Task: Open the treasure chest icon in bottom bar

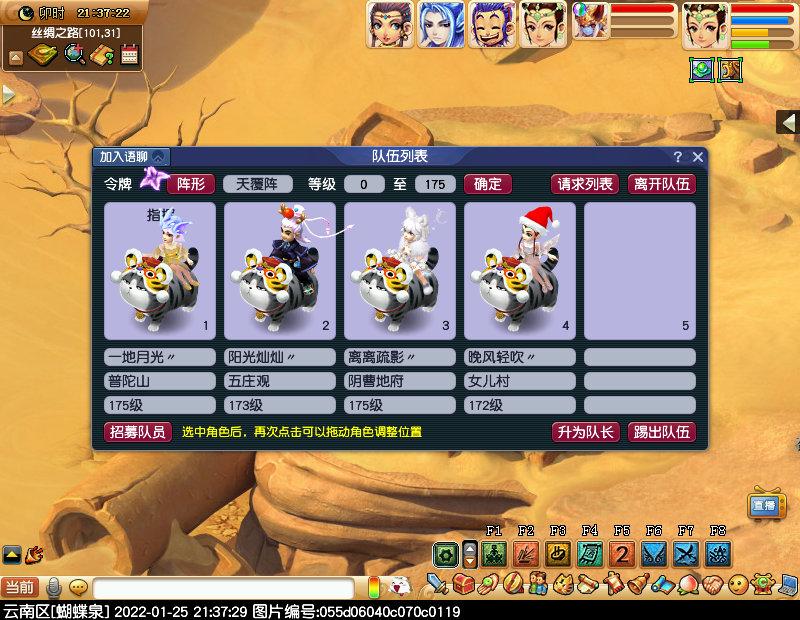Action: point(462,583)
